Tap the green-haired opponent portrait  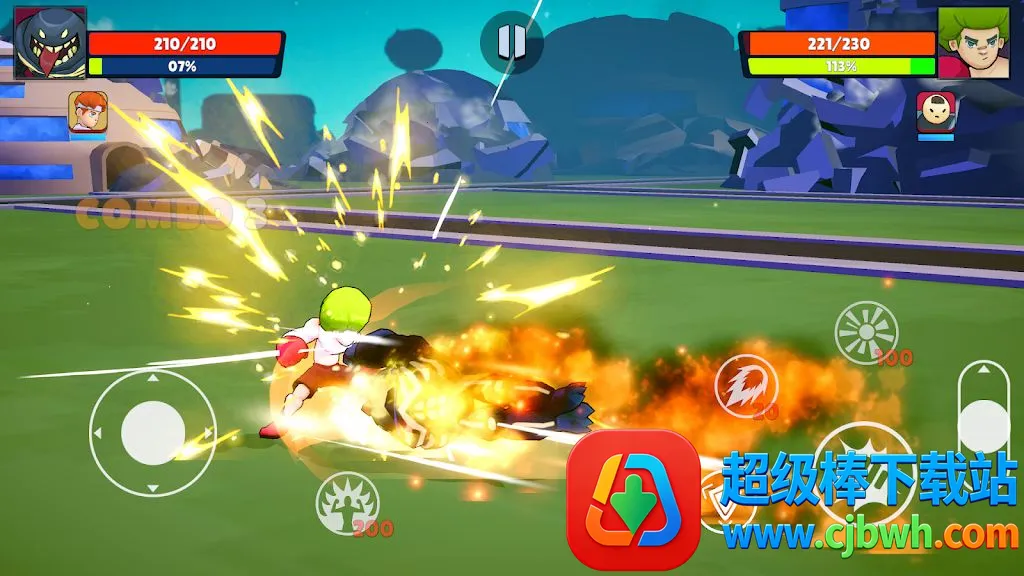point(972,43)
